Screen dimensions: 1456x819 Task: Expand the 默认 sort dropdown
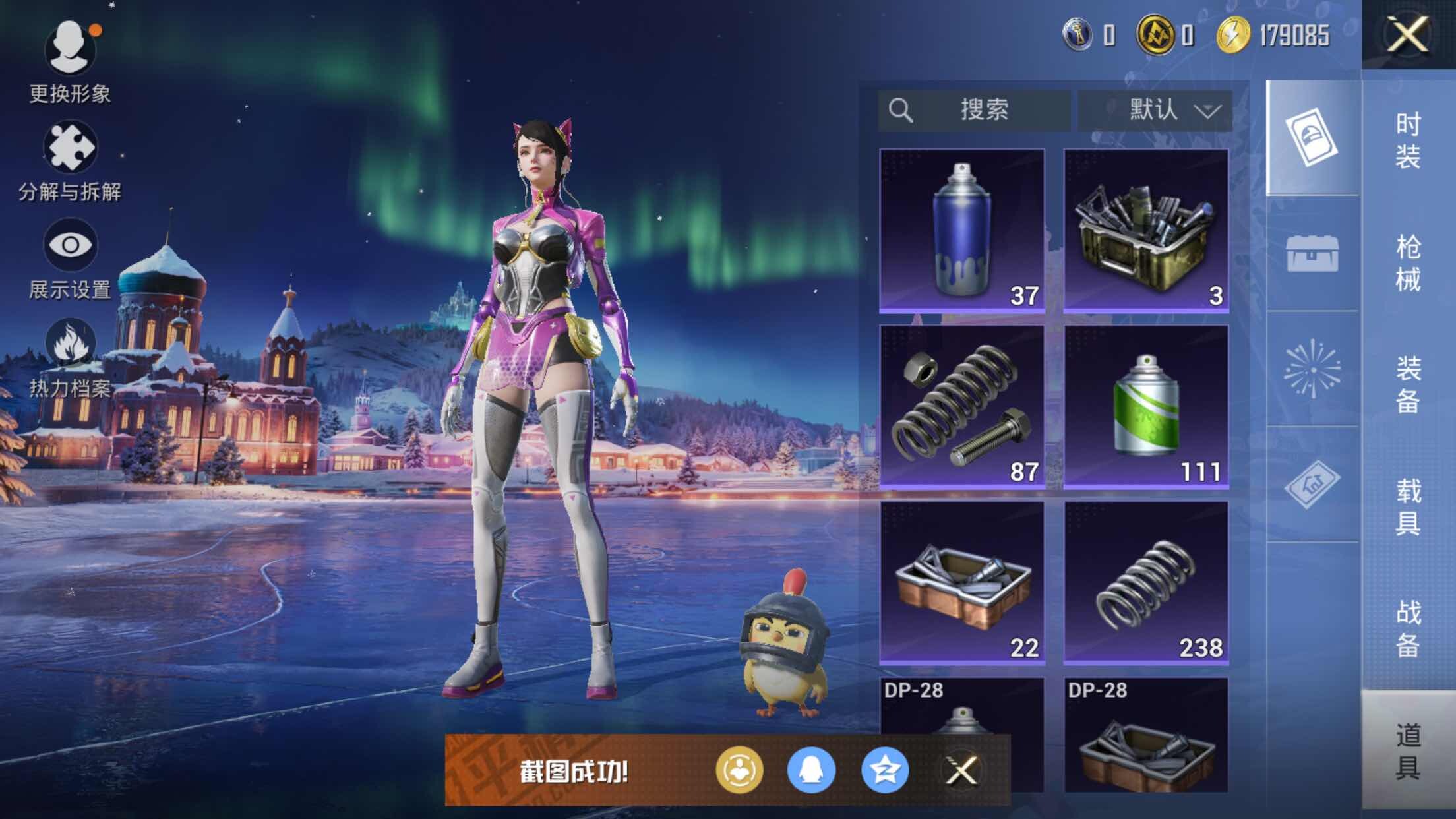pyautogui.click(x=1155, y=109)
